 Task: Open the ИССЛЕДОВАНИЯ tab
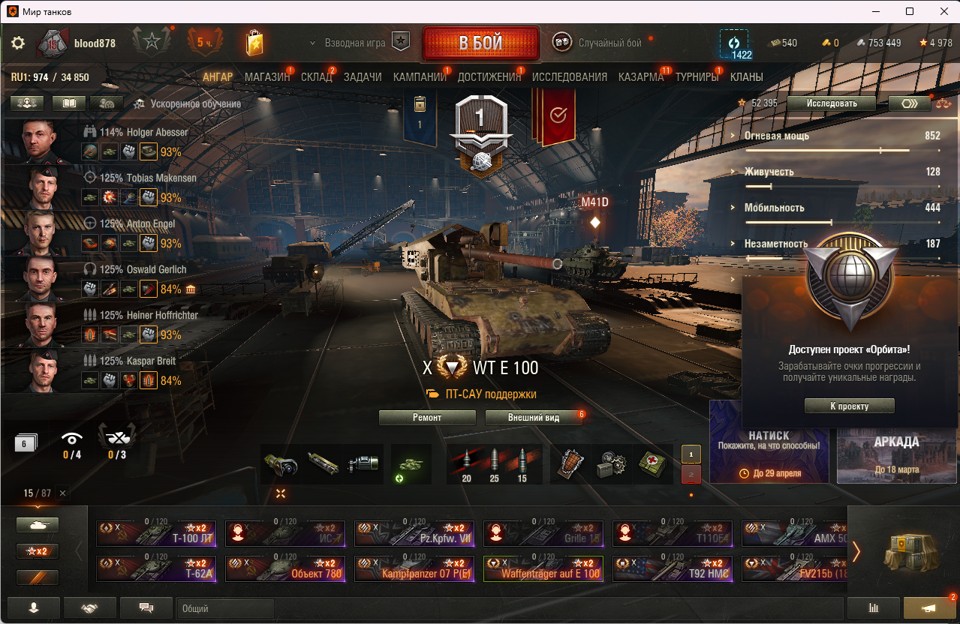pyautogui.click(x=569, y=77)
